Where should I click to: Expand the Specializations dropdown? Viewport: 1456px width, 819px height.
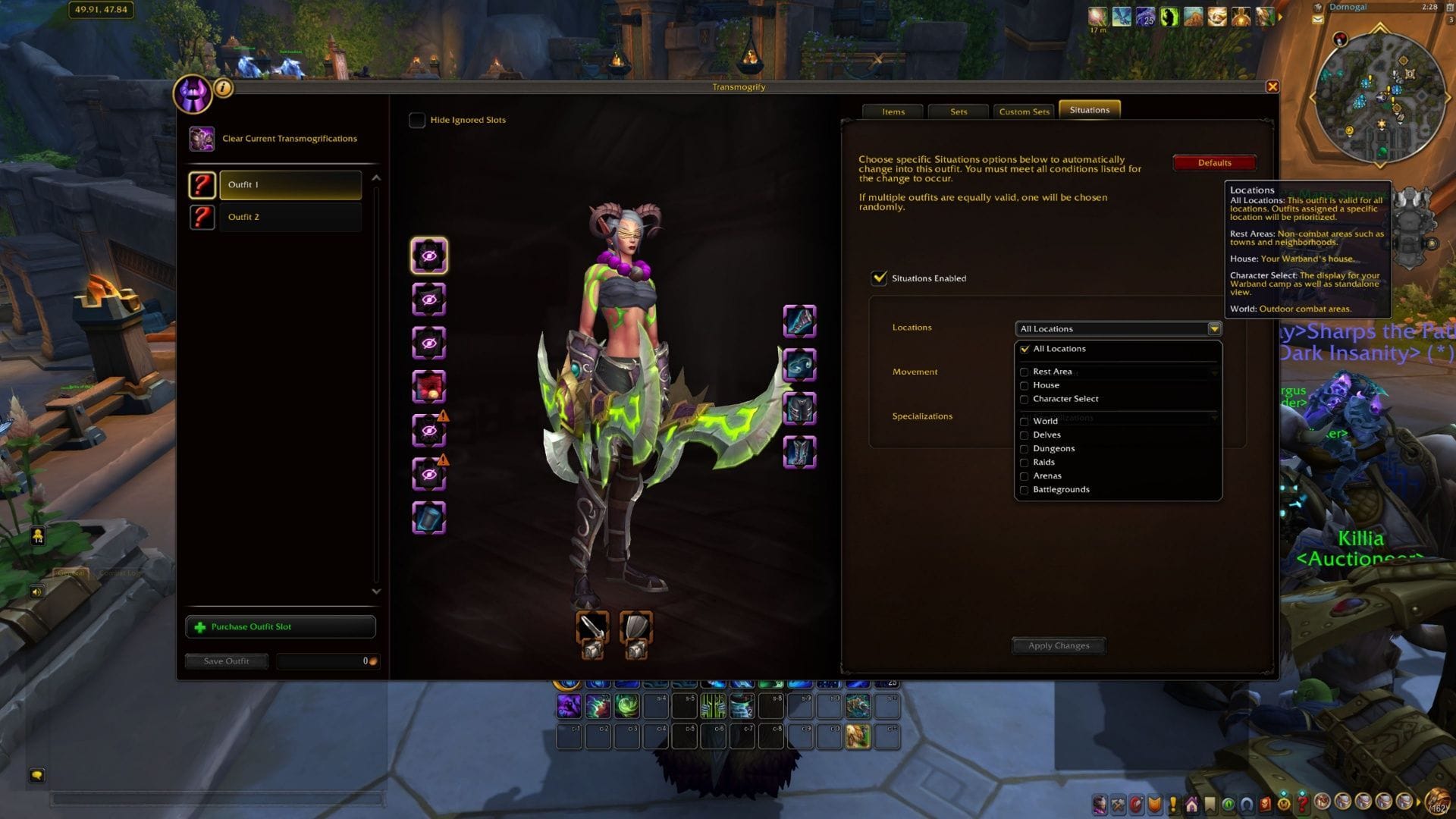(1215, 418)
